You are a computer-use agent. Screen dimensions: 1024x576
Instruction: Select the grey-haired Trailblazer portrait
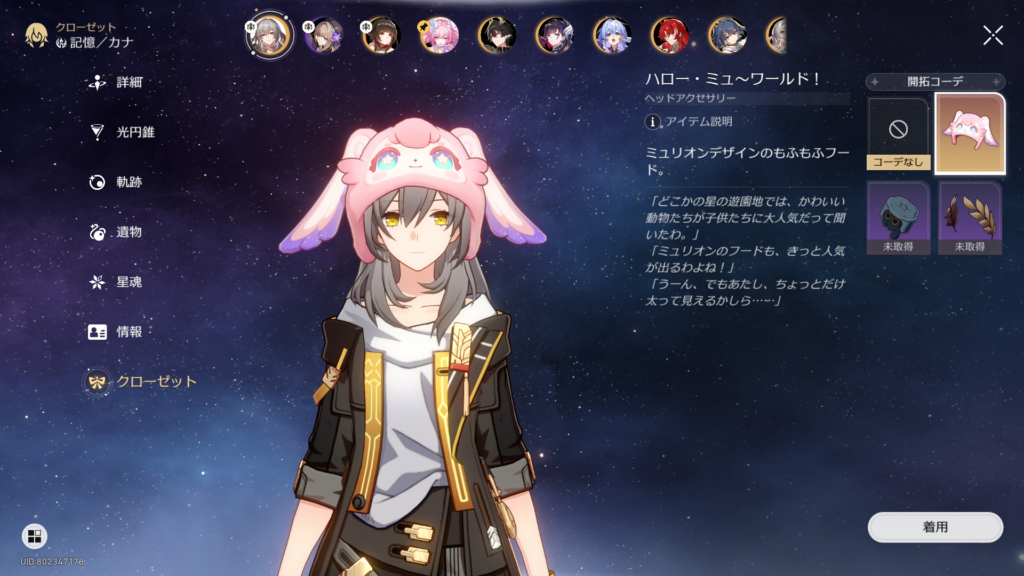pyautogui.click(x=269, y=35)
